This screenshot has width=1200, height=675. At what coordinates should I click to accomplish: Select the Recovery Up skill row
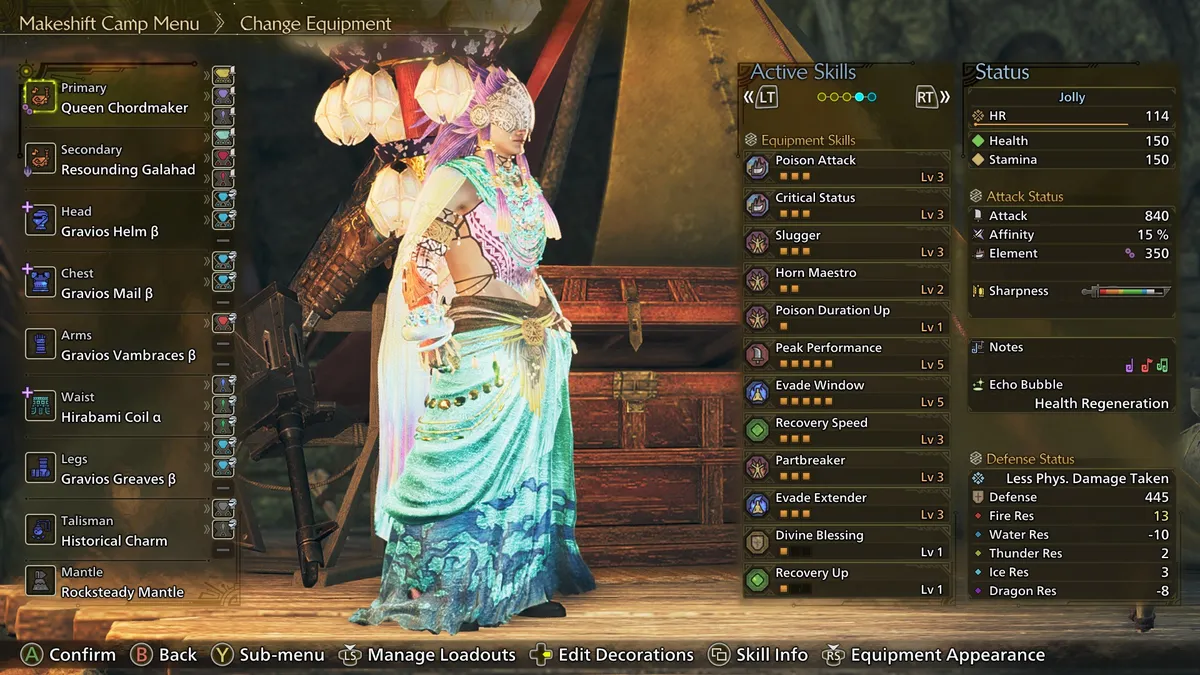tap(846, 580)
